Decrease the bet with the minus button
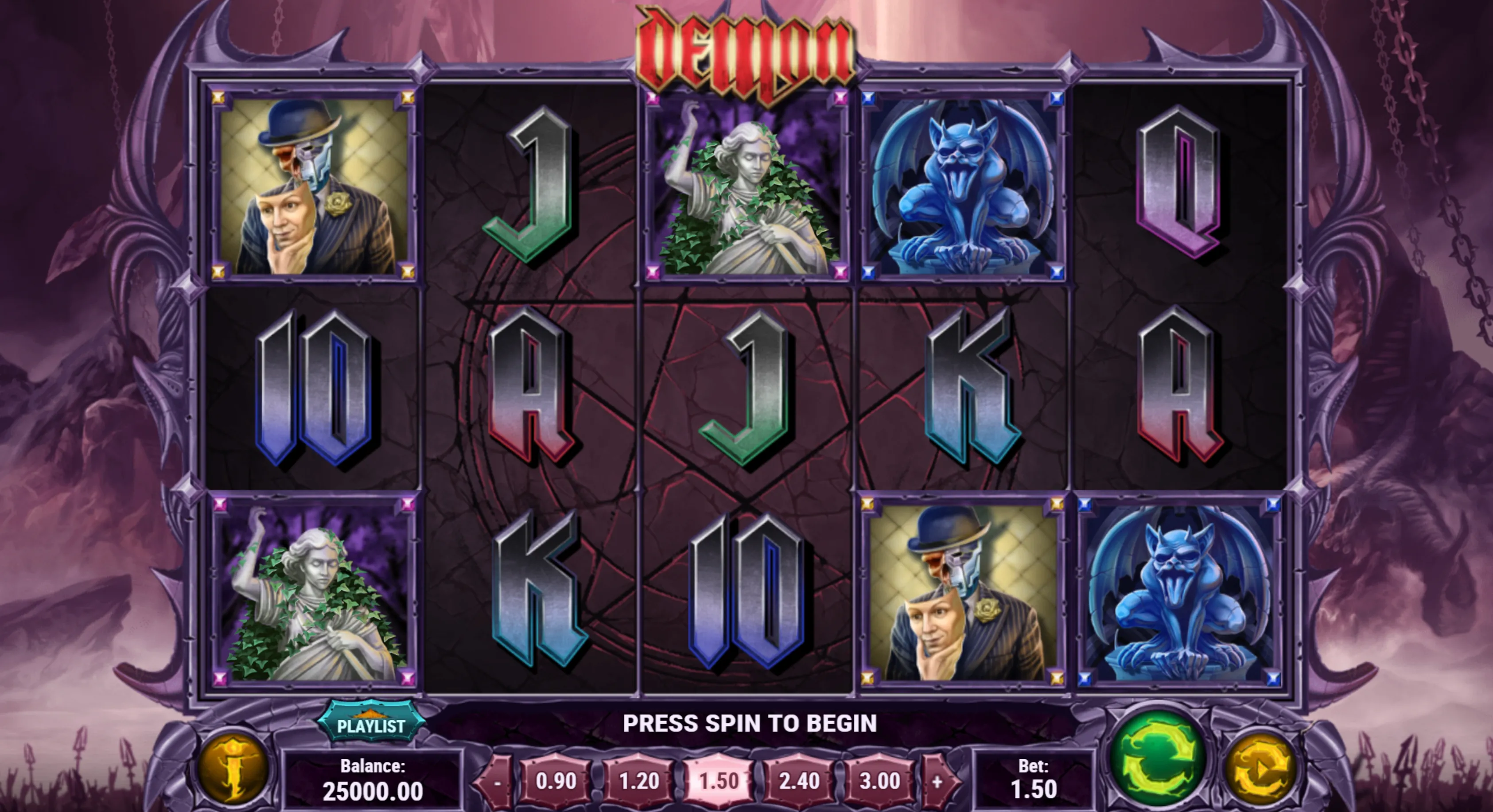 pos(497,782)
